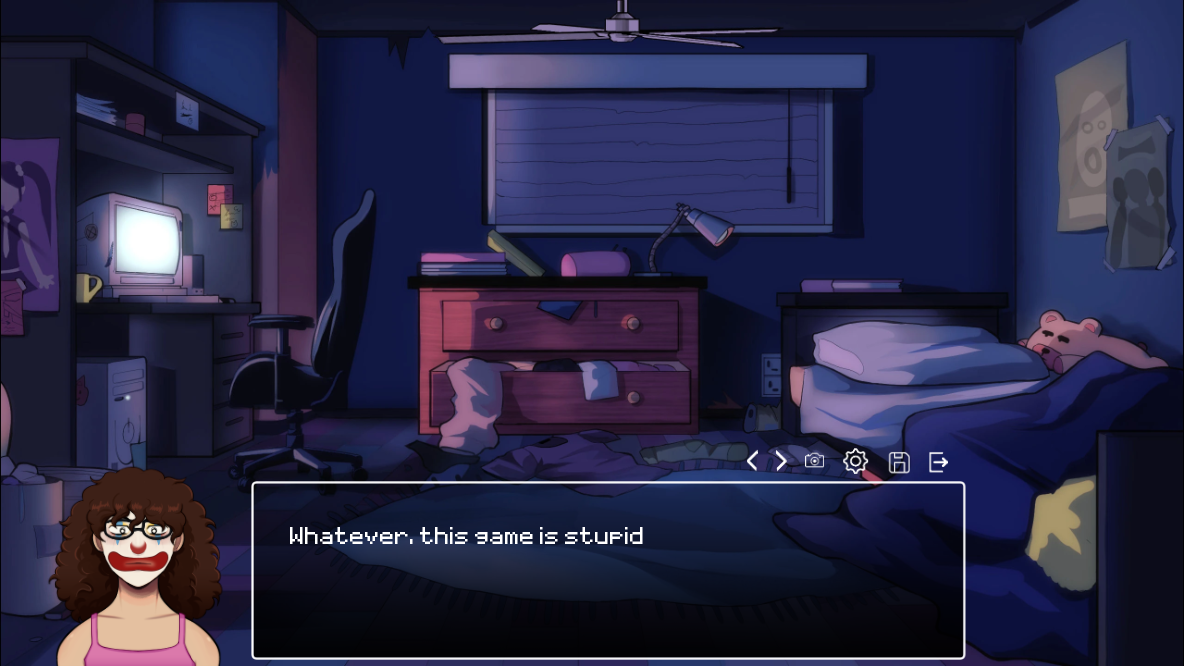Advance with the right arrow icon
This screenshot has width=1184, height=666.
click(781, 461)
